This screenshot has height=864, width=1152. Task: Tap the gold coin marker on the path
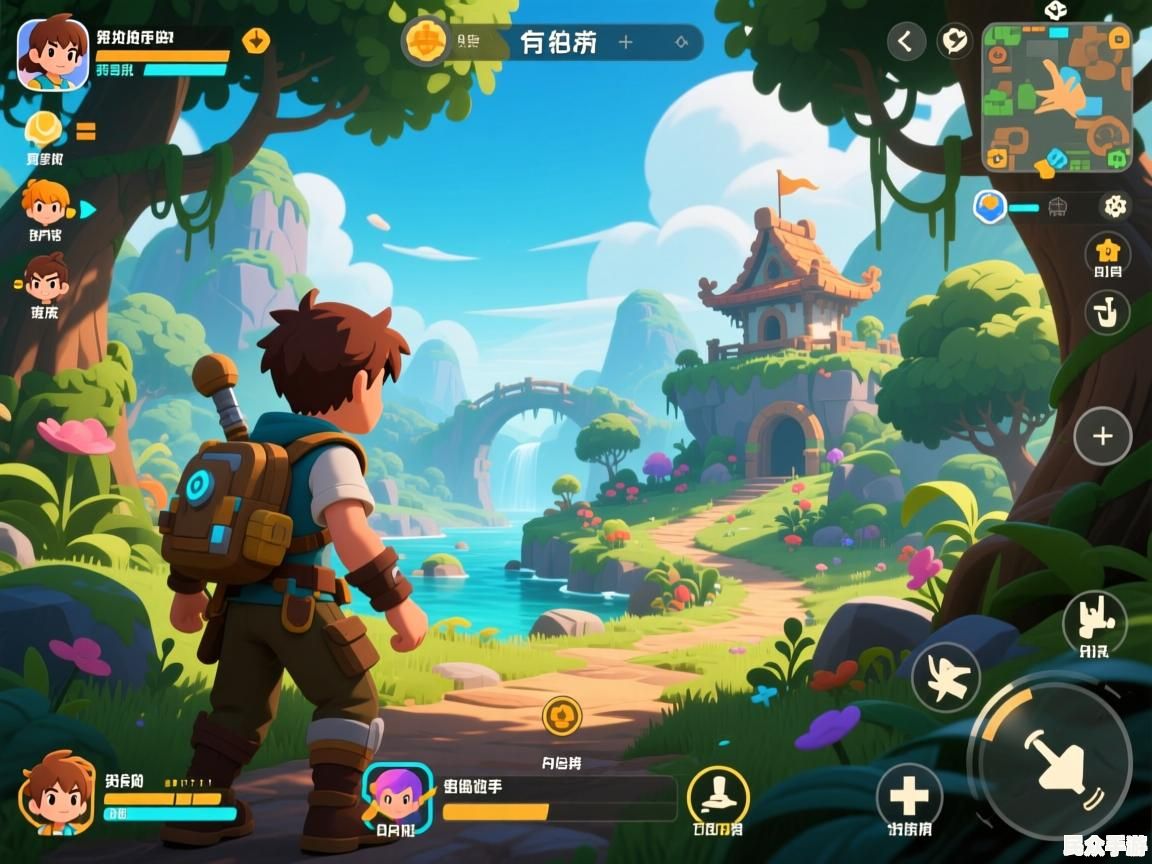coord(562,716)
